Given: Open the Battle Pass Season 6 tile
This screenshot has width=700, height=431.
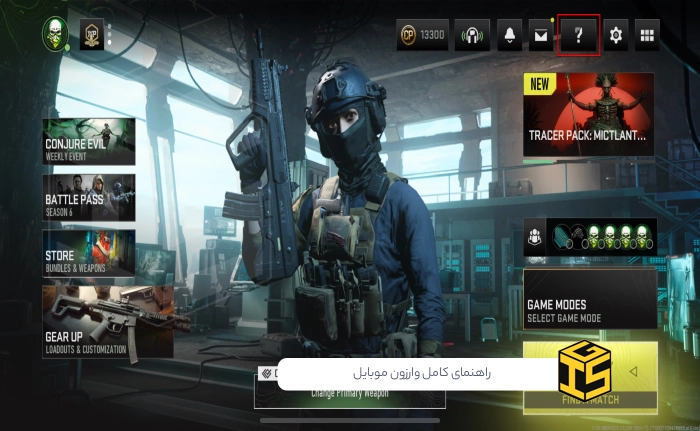Looking at the screenshot, I should click(89, 198).
